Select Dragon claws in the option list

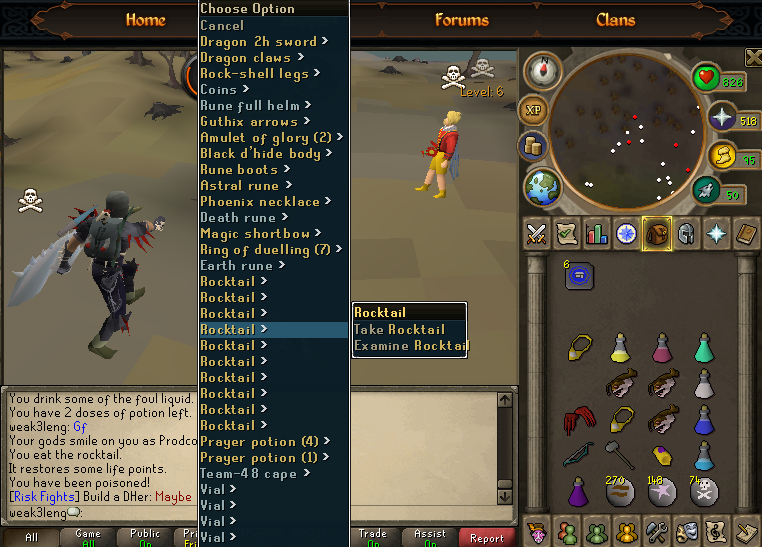point(246,58)
